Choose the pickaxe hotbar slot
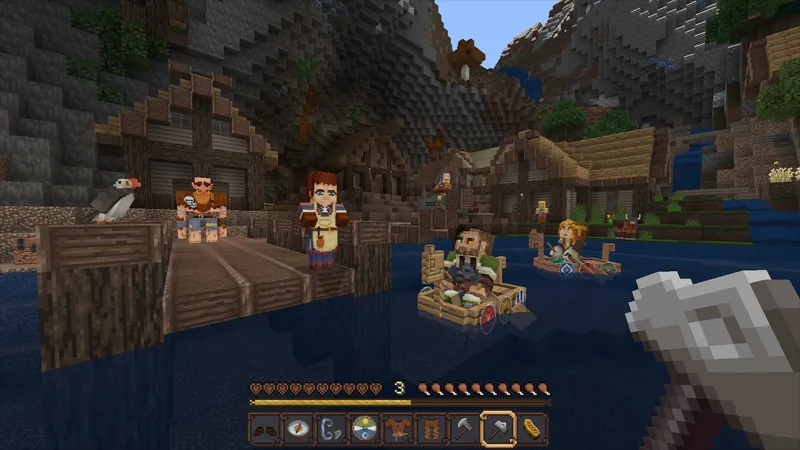 pyautogui.click(x=464, y=429)
